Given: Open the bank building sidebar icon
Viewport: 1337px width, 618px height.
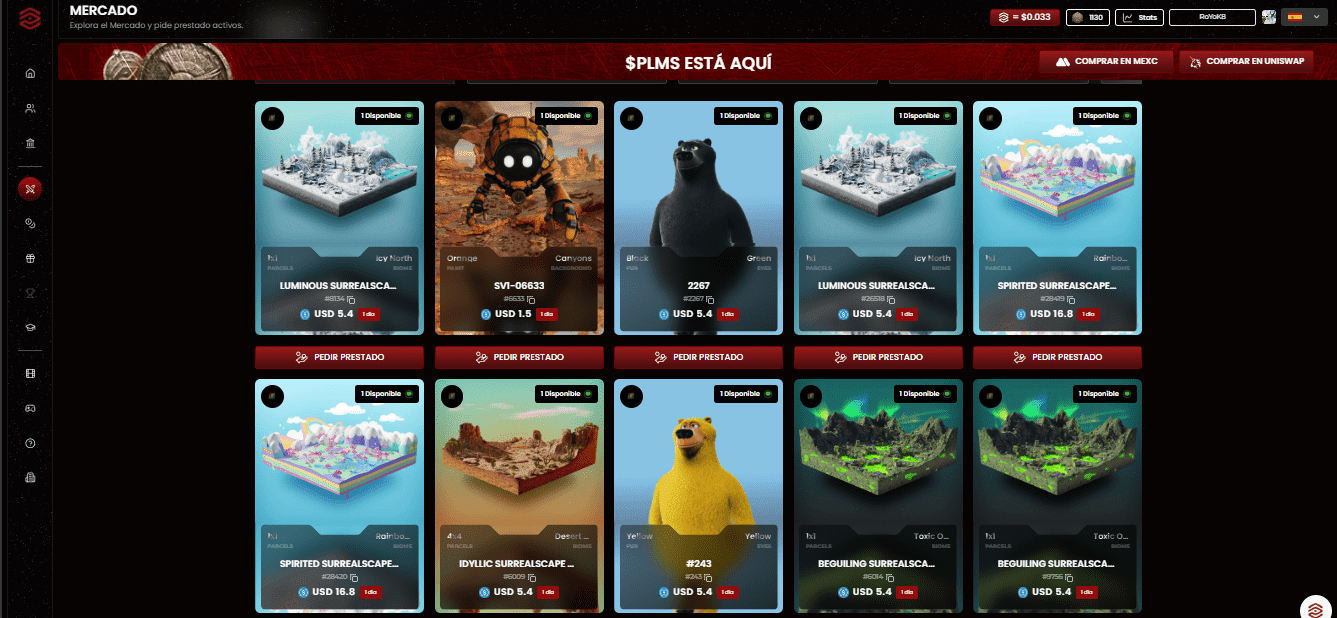Looking at the screenshot, I should click(x=30, y=143).
